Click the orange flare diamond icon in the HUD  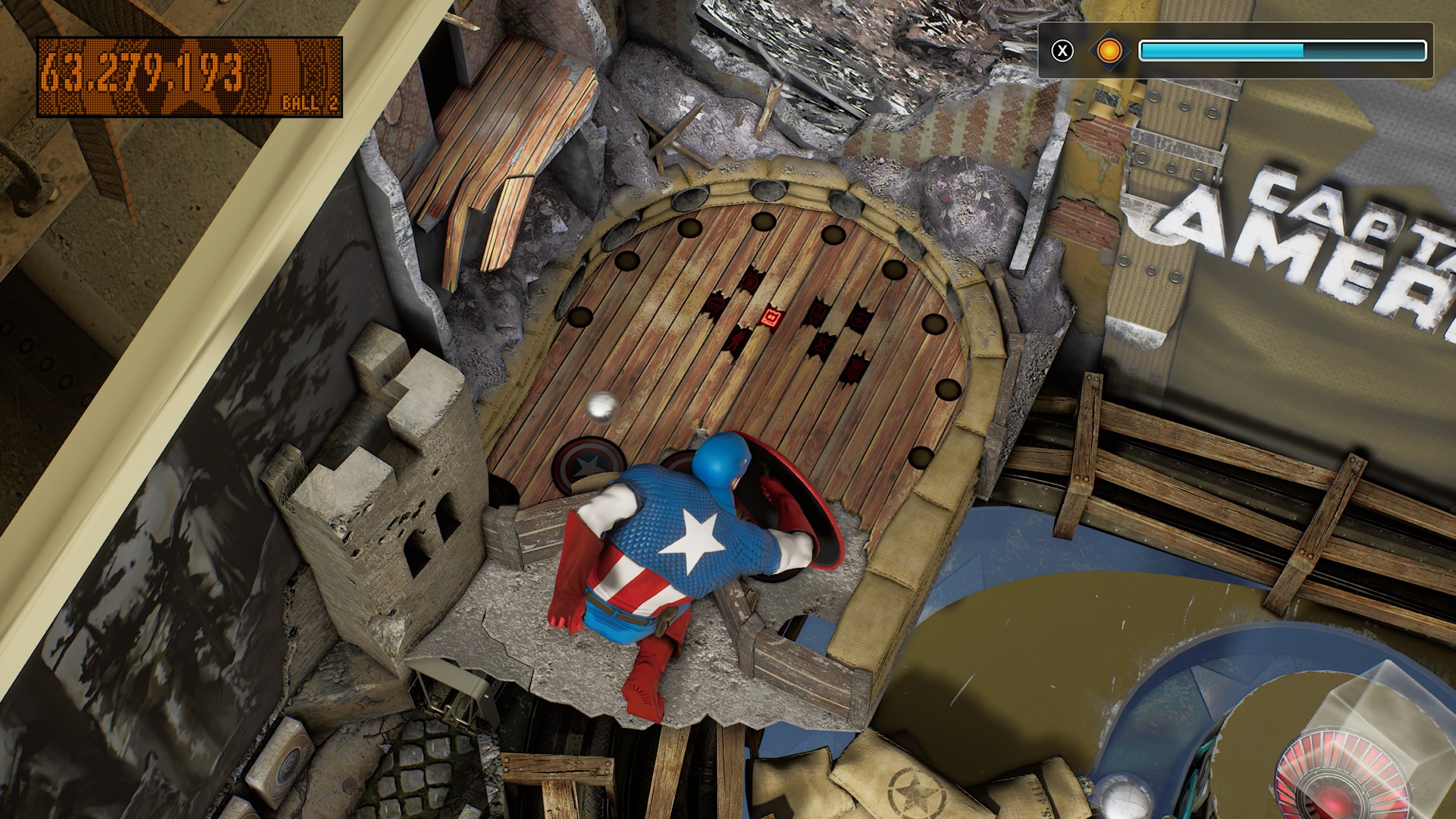[x=1109, y=51]
